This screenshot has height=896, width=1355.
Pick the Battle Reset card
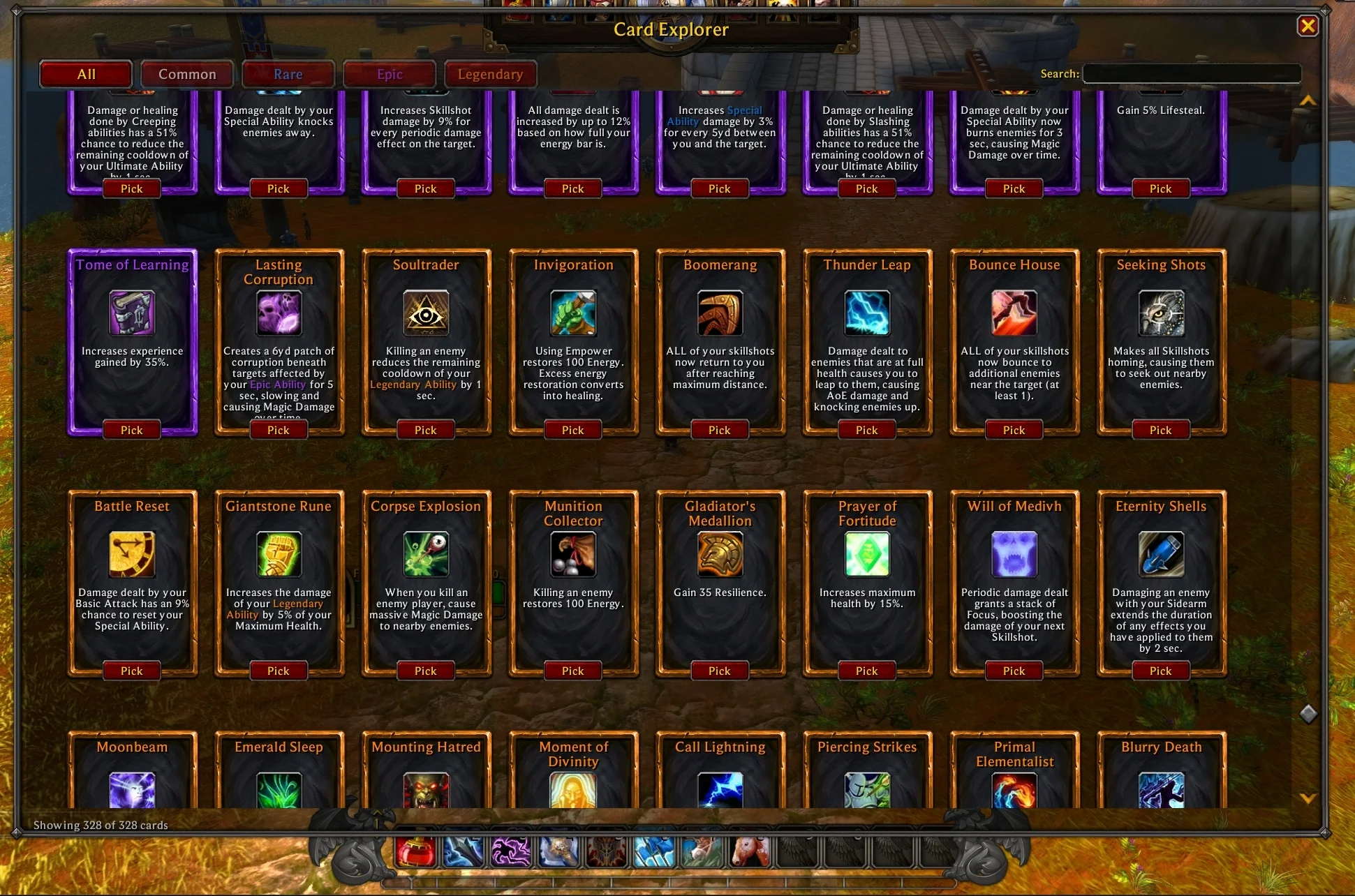point(131,671)
